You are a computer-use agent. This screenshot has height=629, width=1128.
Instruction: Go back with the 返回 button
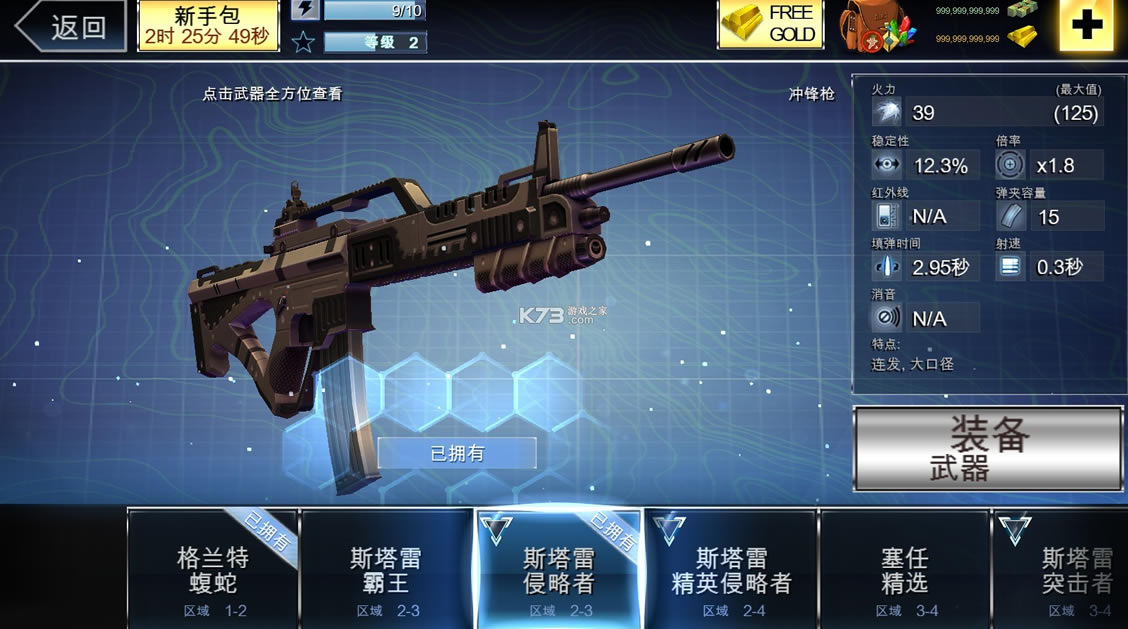coord(70,27)
